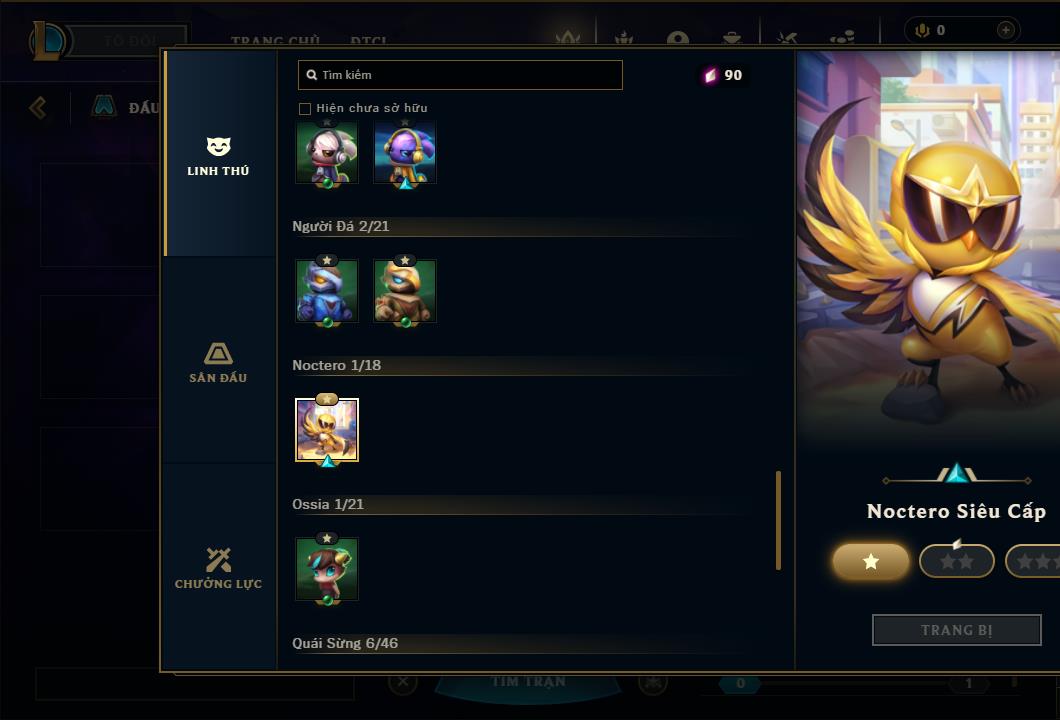Go back with the arrow button
The height and width of the screenshot is (720, 1060).
[x=38, y=107]
